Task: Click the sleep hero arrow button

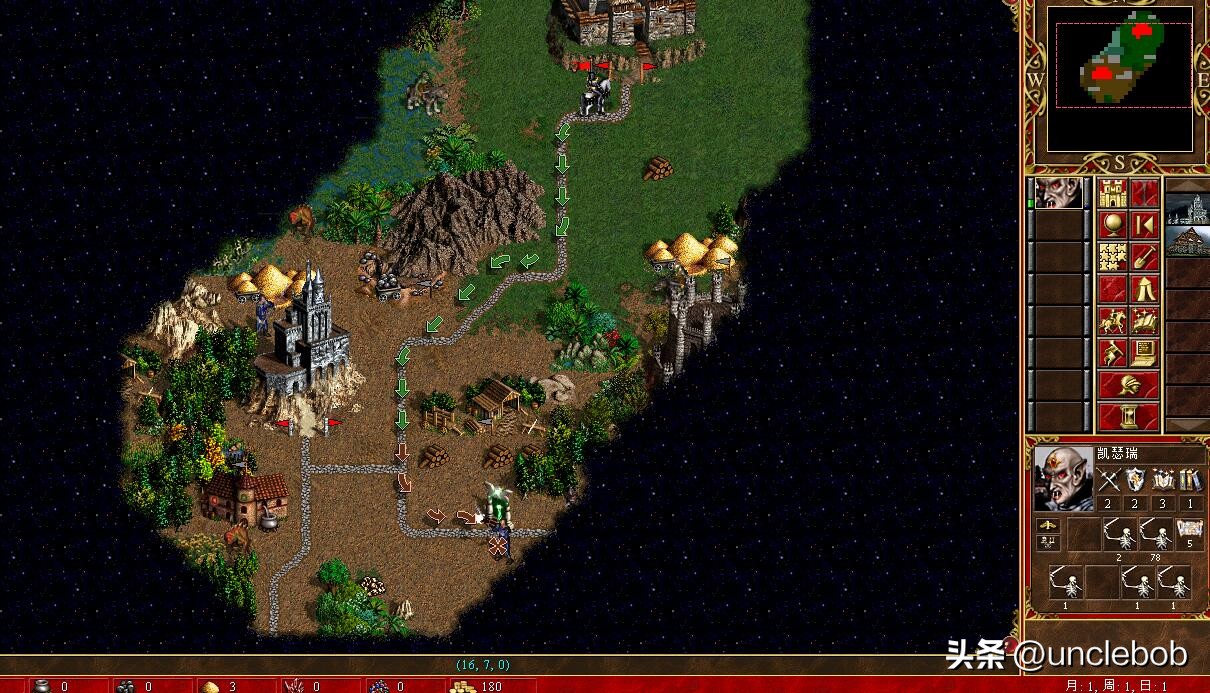Action: [x=1145, y=225]
